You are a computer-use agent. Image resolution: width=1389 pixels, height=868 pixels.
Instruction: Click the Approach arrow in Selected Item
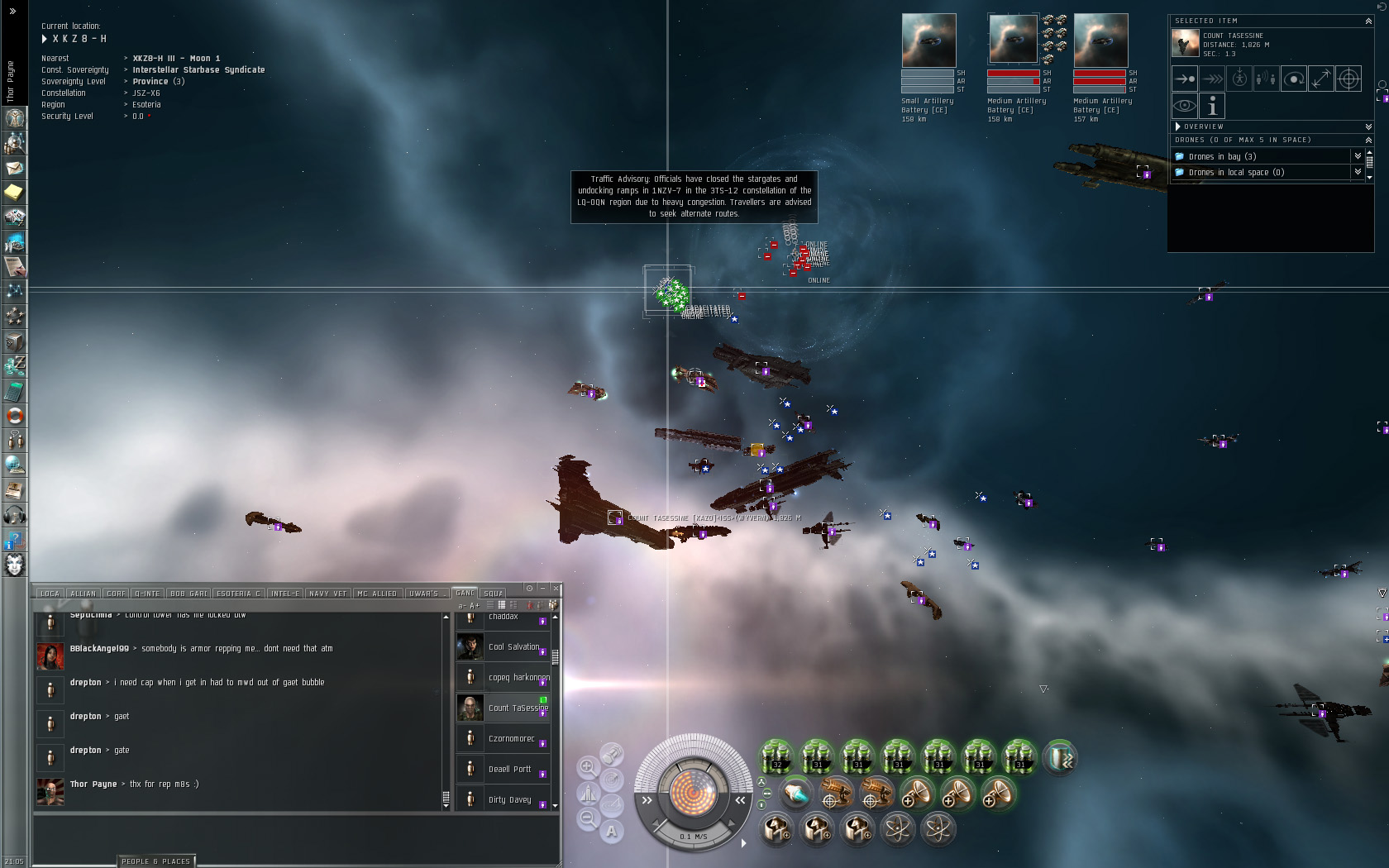1185,79
